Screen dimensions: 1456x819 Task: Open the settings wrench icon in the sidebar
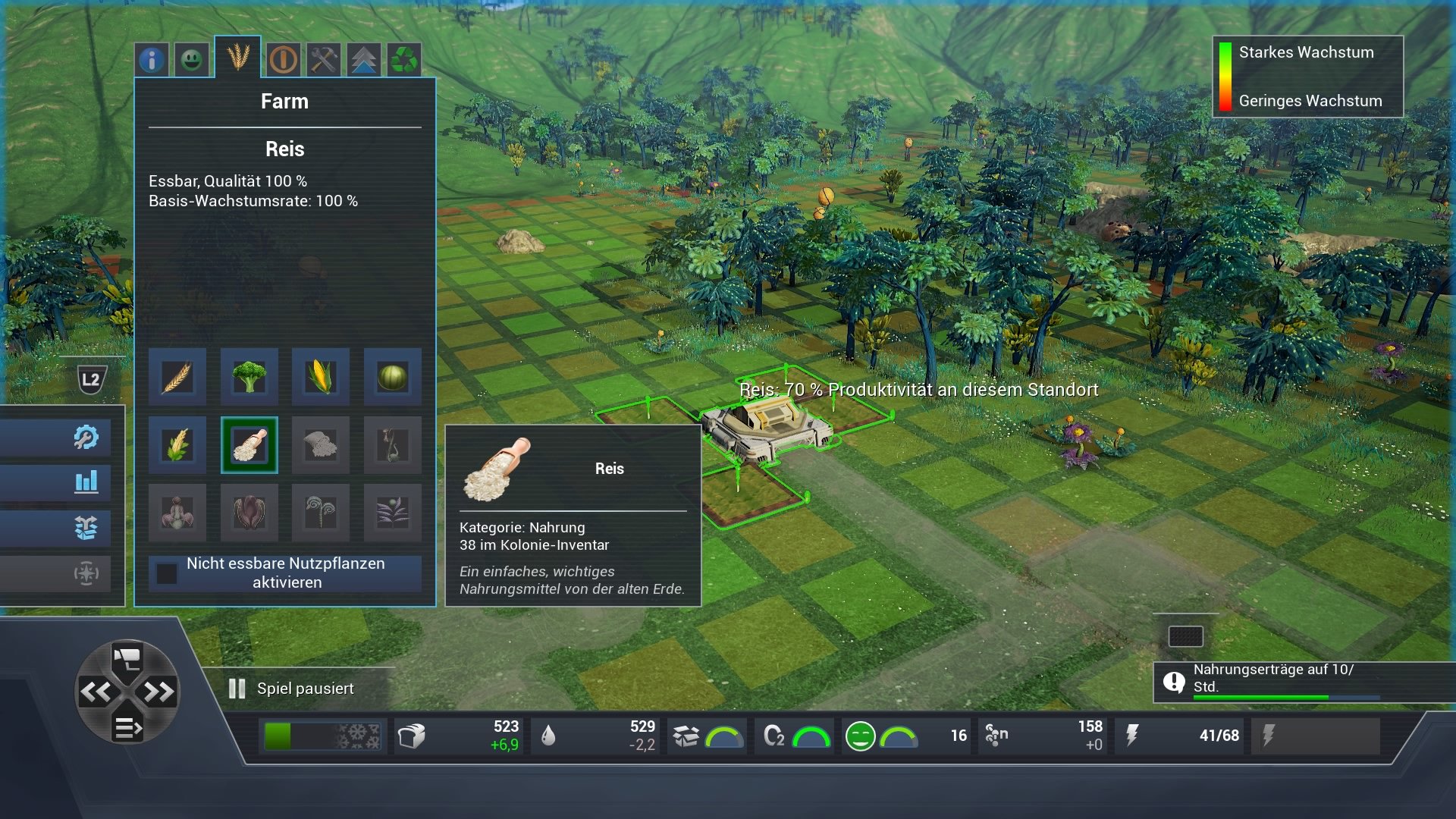click(86, 436)
